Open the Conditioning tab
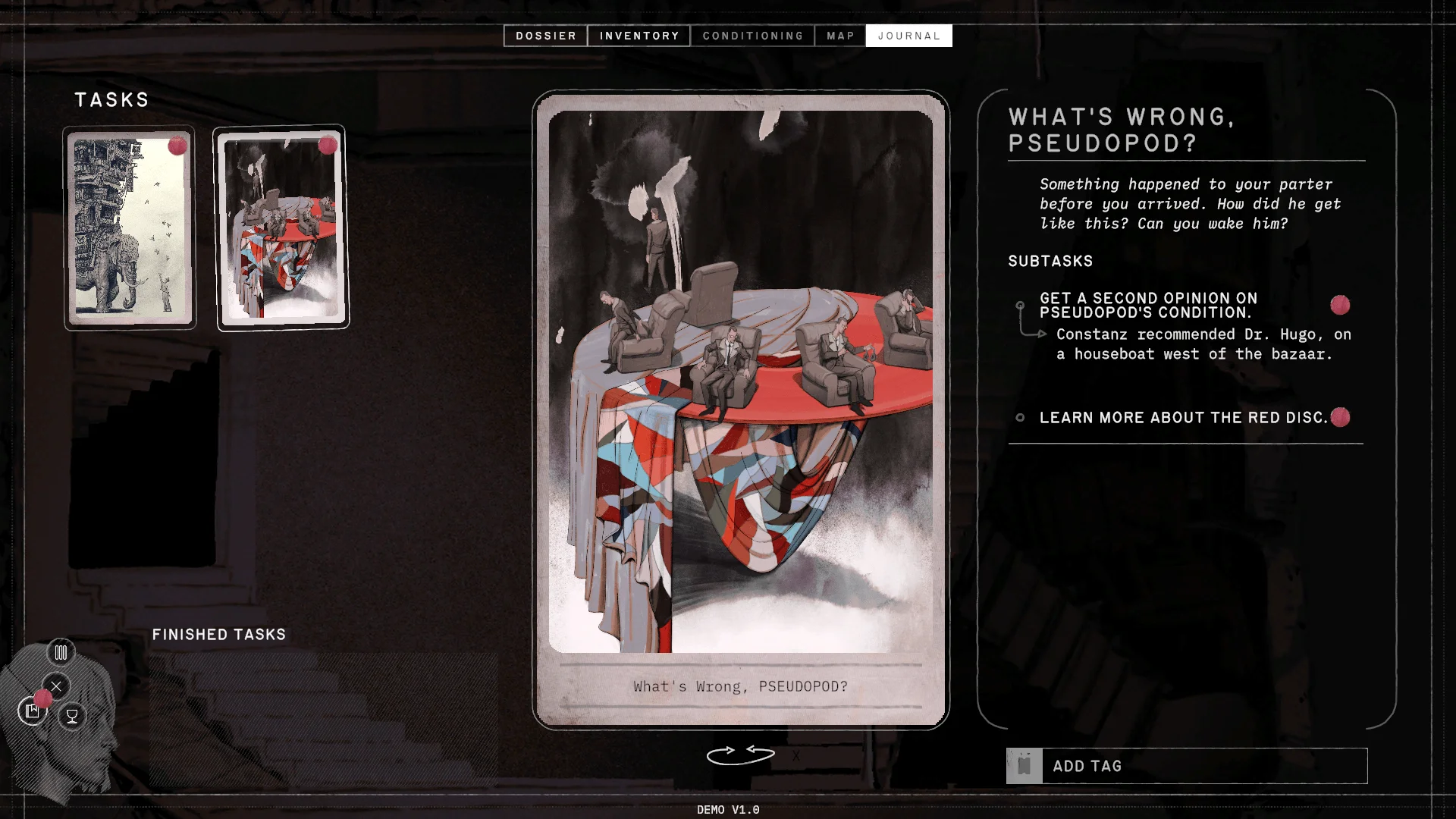1456x819 pixels. (x=752, y=36)
